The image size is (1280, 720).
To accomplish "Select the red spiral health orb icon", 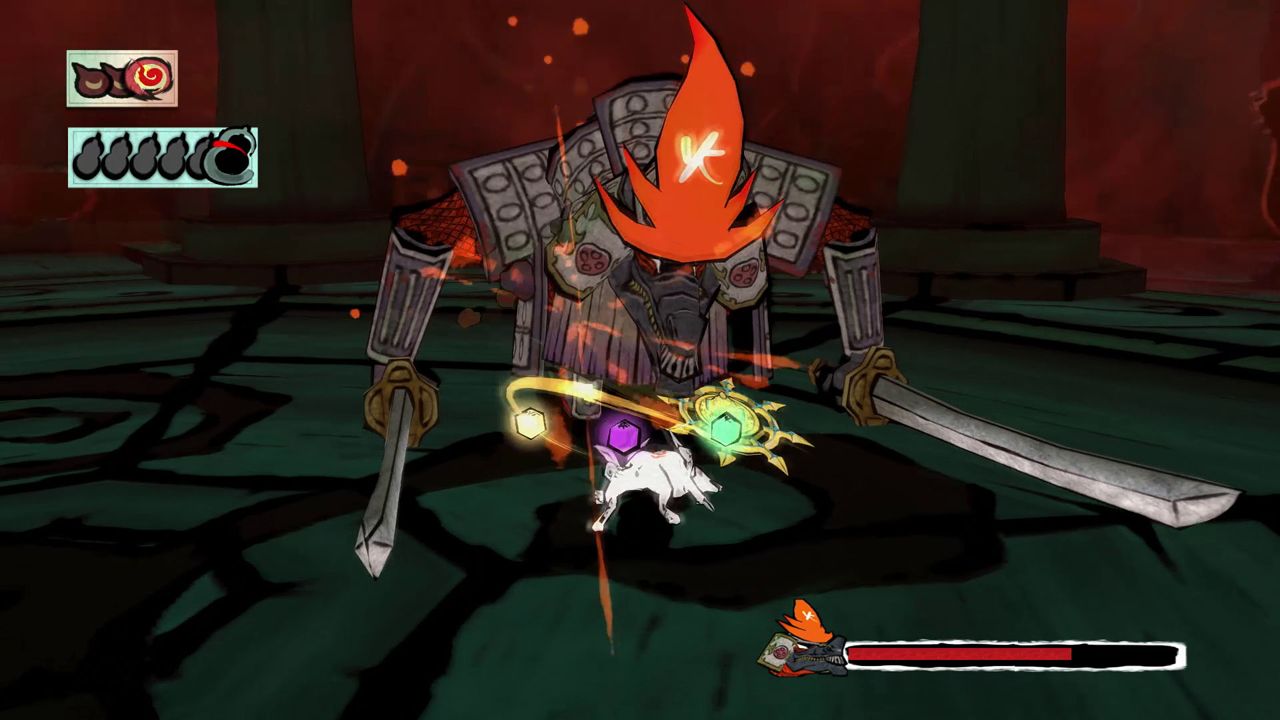I will (147, 76).
